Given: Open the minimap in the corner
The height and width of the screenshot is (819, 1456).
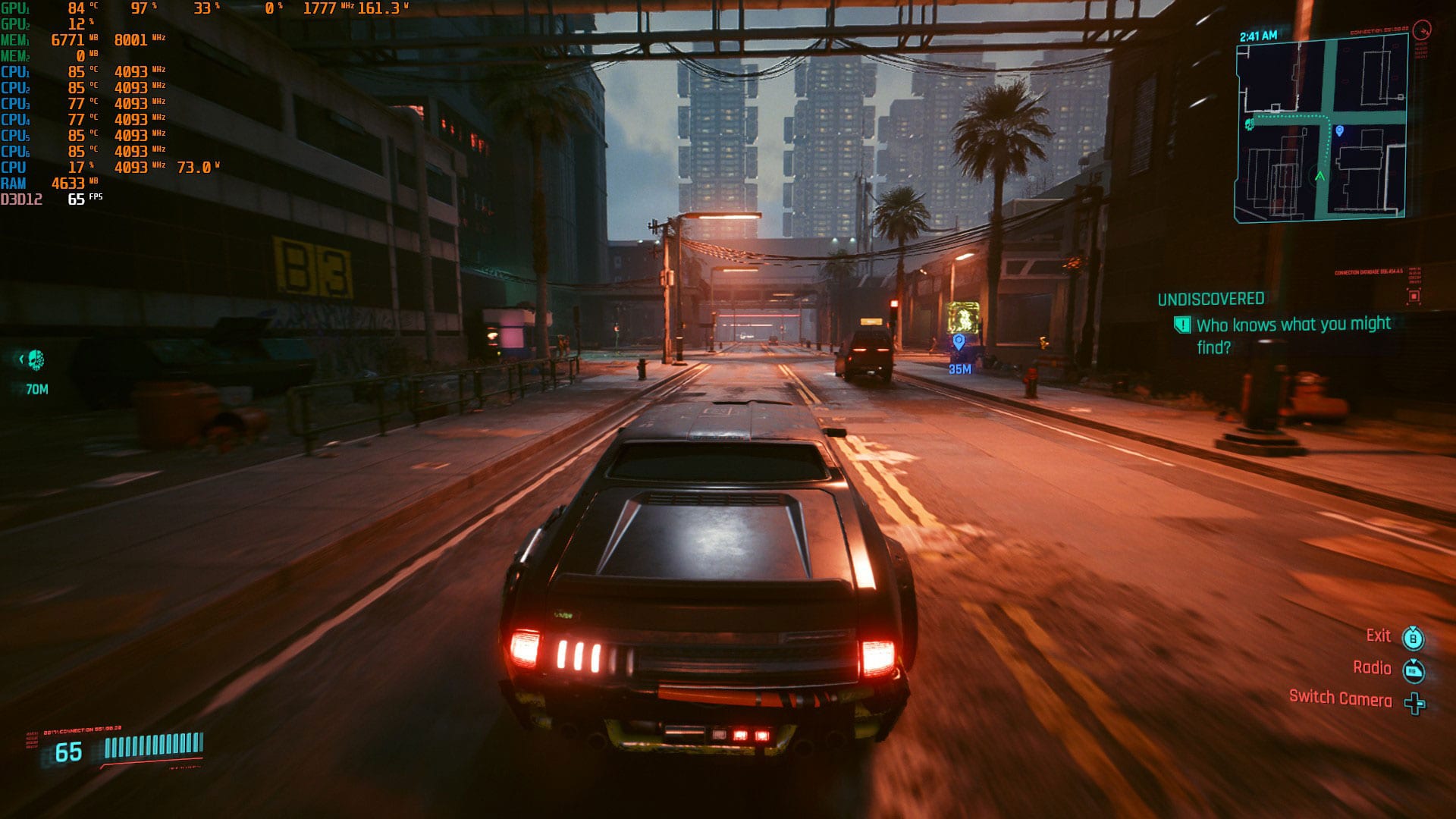Looking at the screenshot, I should (1321, 129).
